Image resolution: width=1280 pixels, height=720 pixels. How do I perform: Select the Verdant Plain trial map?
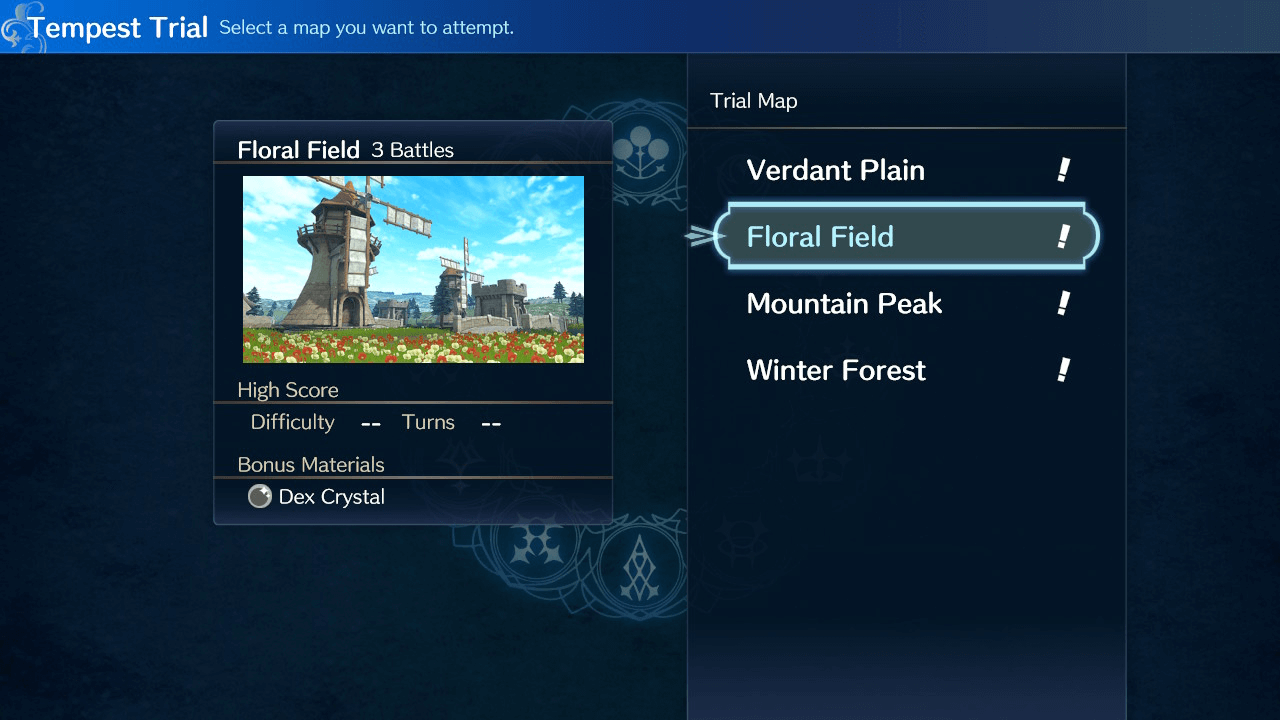[836, 170]
